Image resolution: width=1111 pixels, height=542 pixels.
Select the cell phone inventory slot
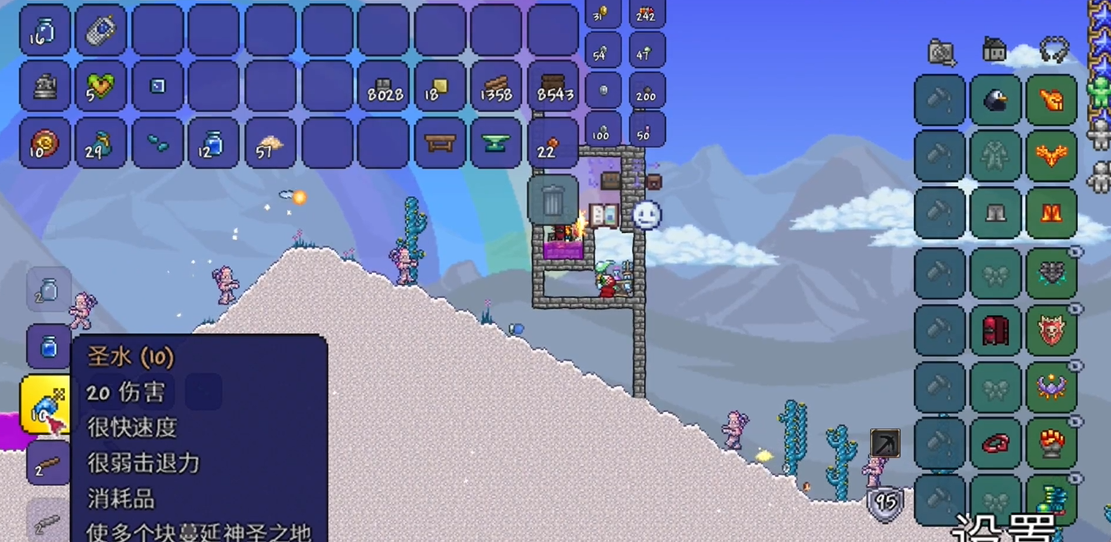101,30
